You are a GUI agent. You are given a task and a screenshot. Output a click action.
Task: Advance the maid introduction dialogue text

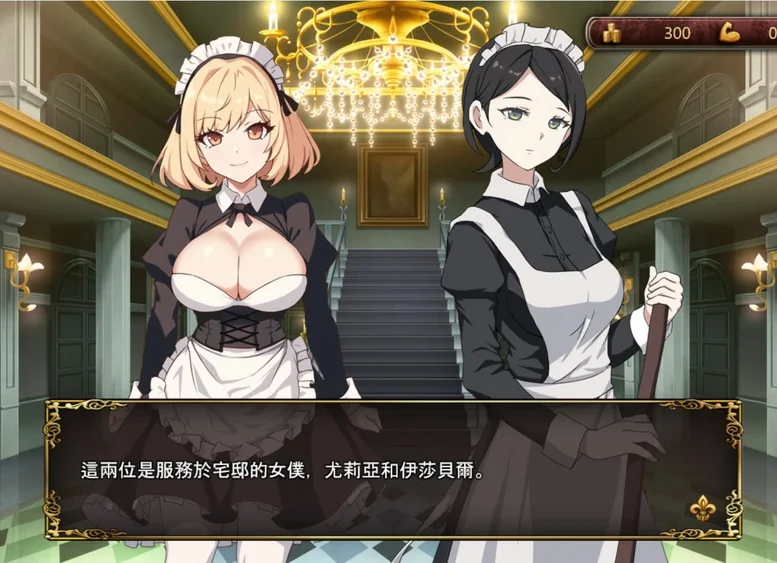392,470
